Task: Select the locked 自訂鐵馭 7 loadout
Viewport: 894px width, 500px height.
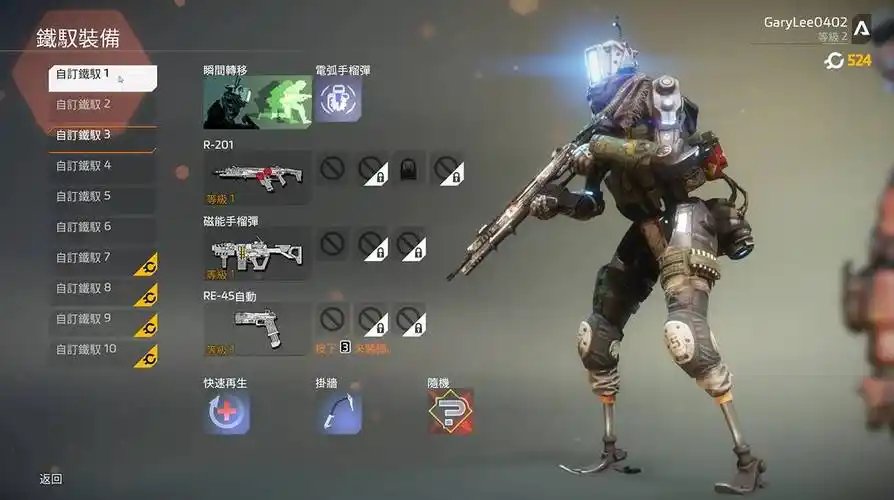Action: click(102, 258)
